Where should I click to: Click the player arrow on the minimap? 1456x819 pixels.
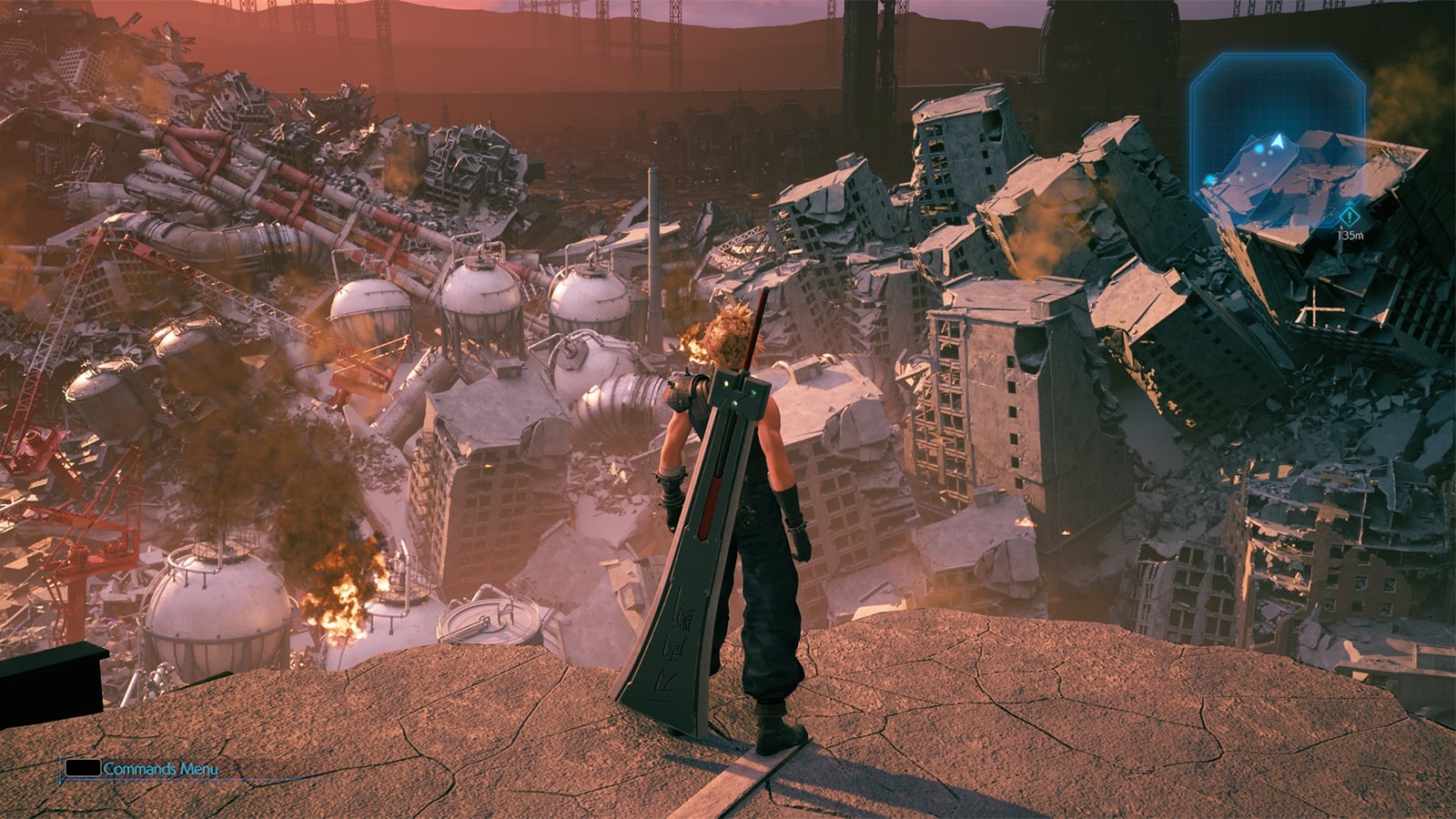(x=1279, y=141)
